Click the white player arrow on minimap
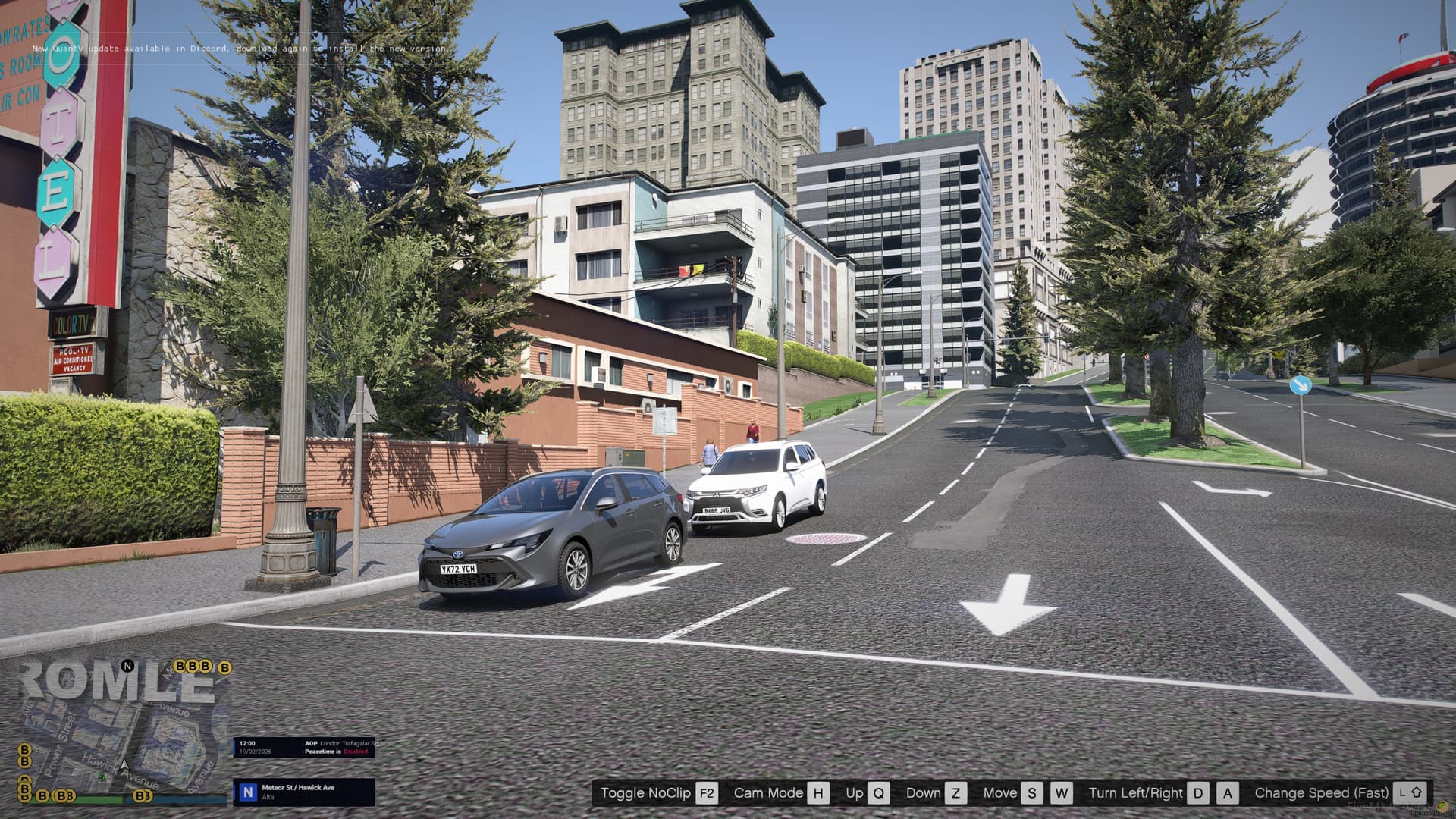The height and width of the screenshot is (819, 1456). (x=125, y=766)
